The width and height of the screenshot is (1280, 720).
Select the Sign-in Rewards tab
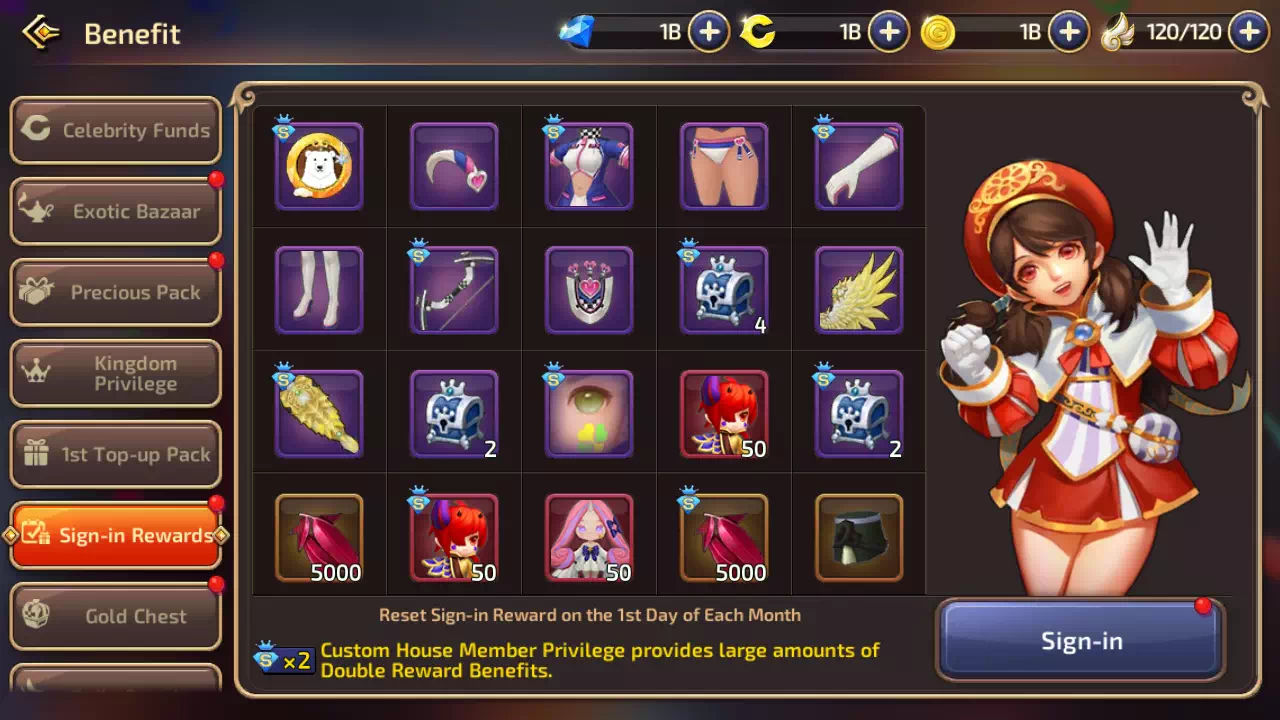(x=116, y=535)
